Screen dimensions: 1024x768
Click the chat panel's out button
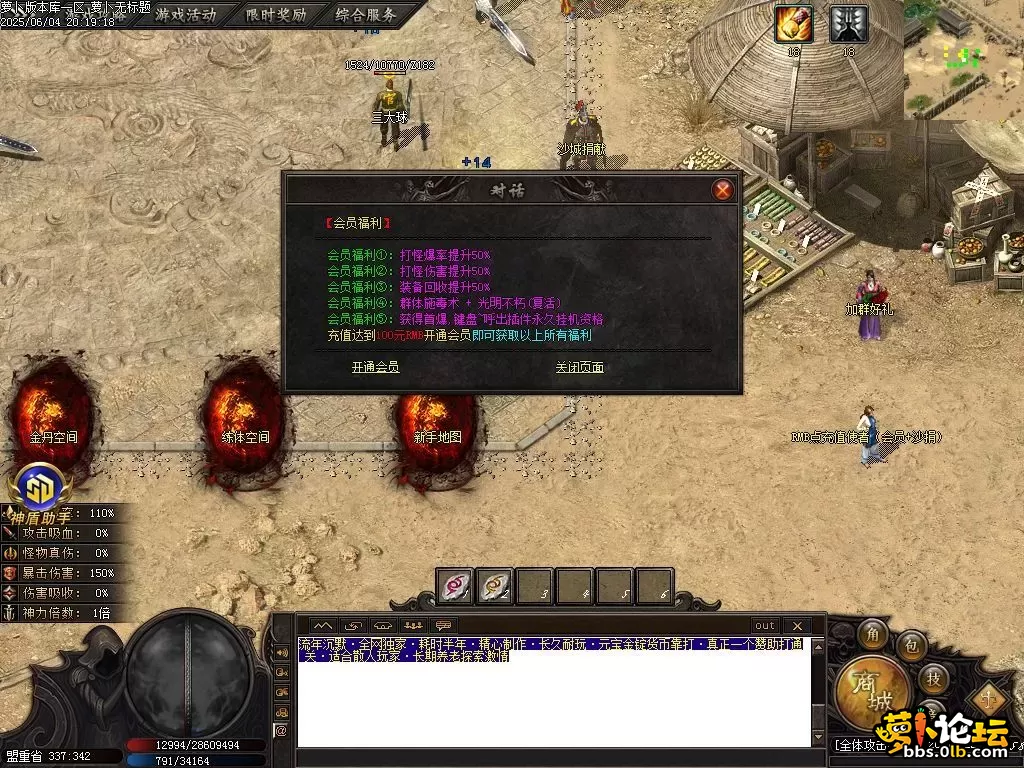pos(765,625)
